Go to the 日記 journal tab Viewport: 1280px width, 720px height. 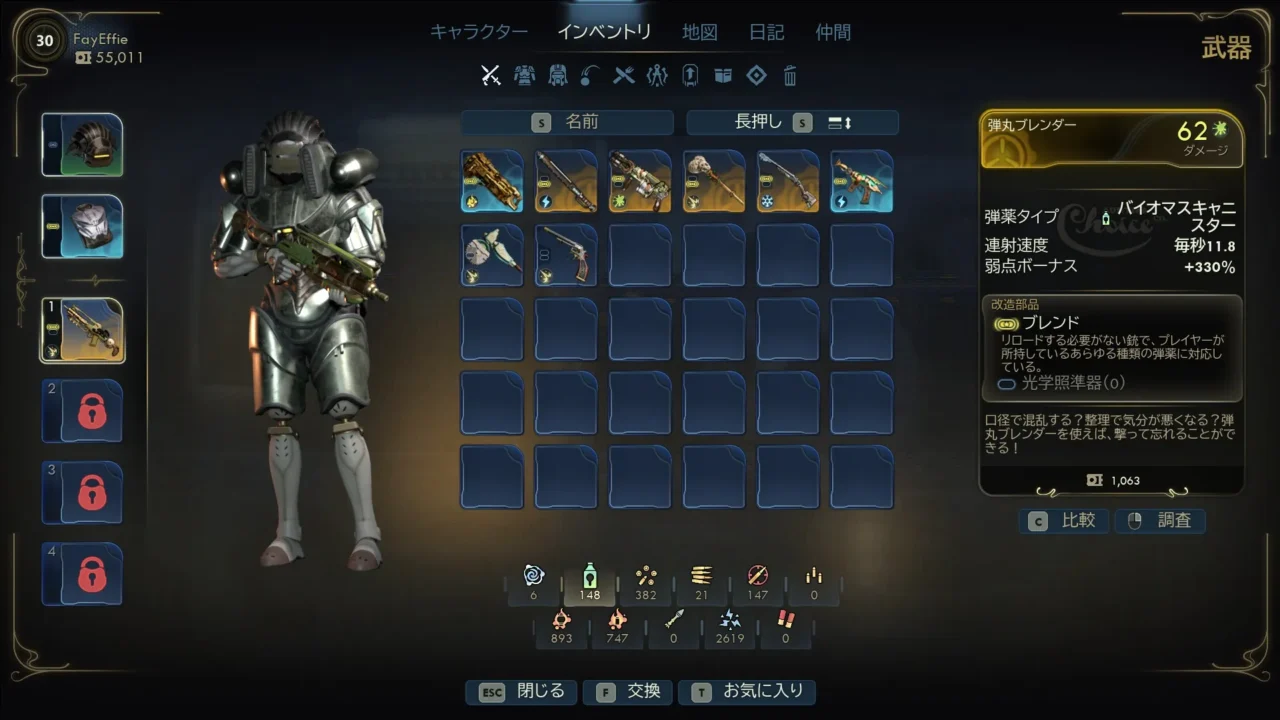pos(766,32)
